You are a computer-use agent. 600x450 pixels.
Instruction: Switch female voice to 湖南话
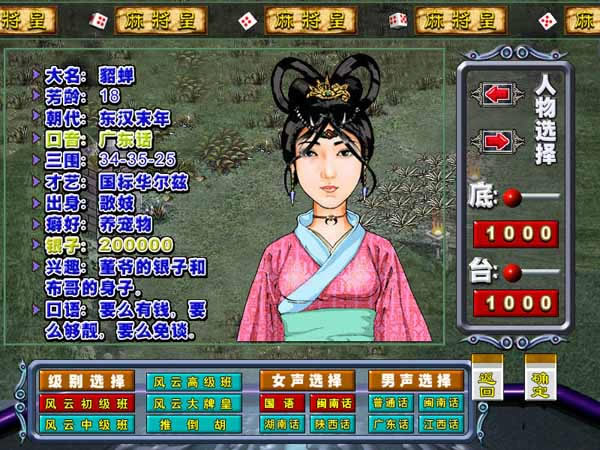tap(279, 424)
